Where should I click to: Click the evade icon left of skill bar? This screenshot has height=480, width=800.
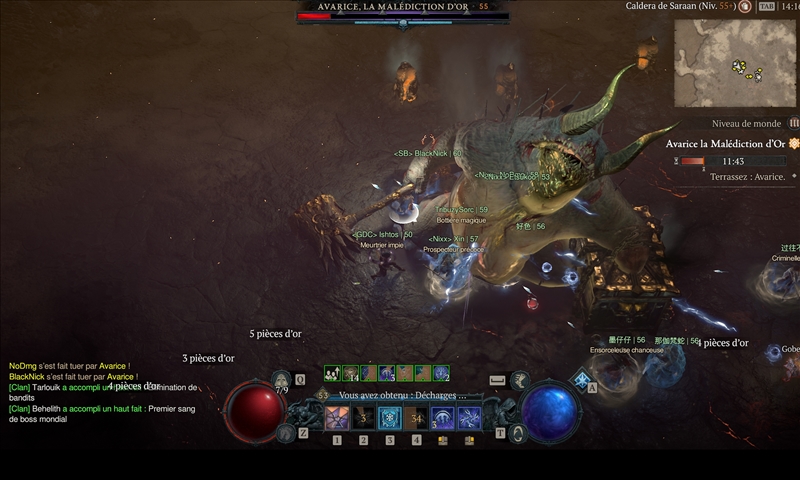click(x=285, y=432)
